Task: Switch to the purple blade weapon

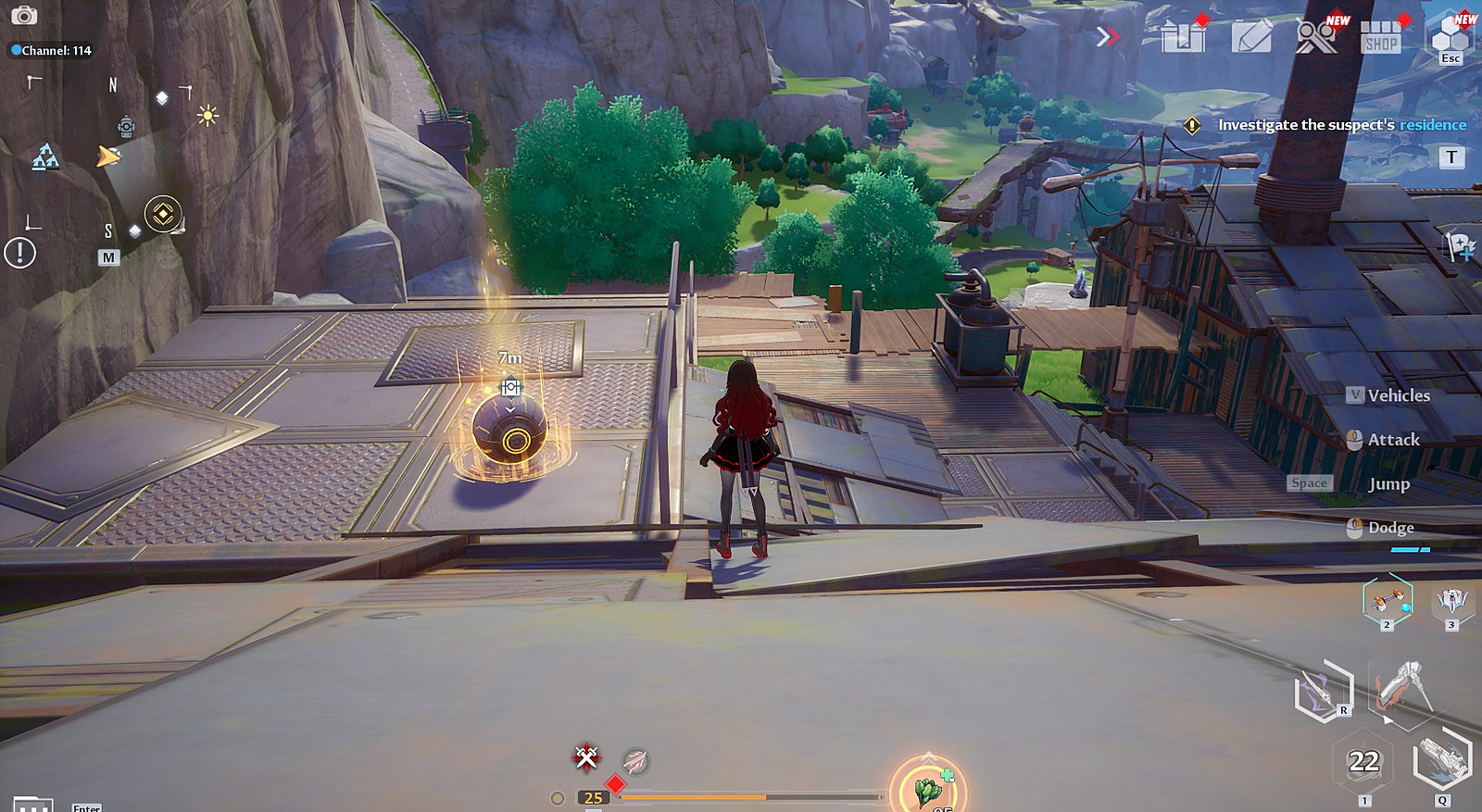Action: [1323, 691]
